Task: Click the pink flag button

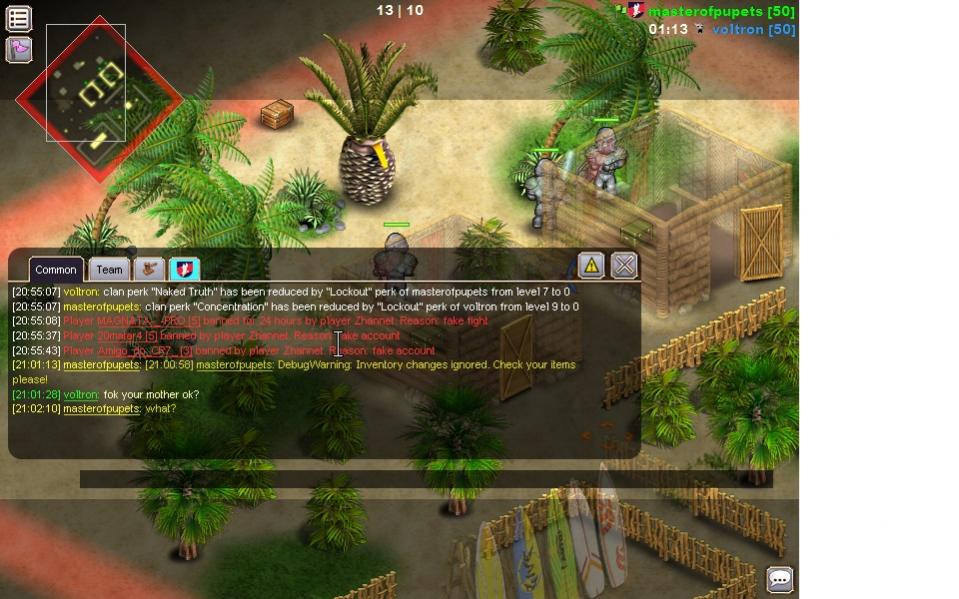Action: point(19,49)
